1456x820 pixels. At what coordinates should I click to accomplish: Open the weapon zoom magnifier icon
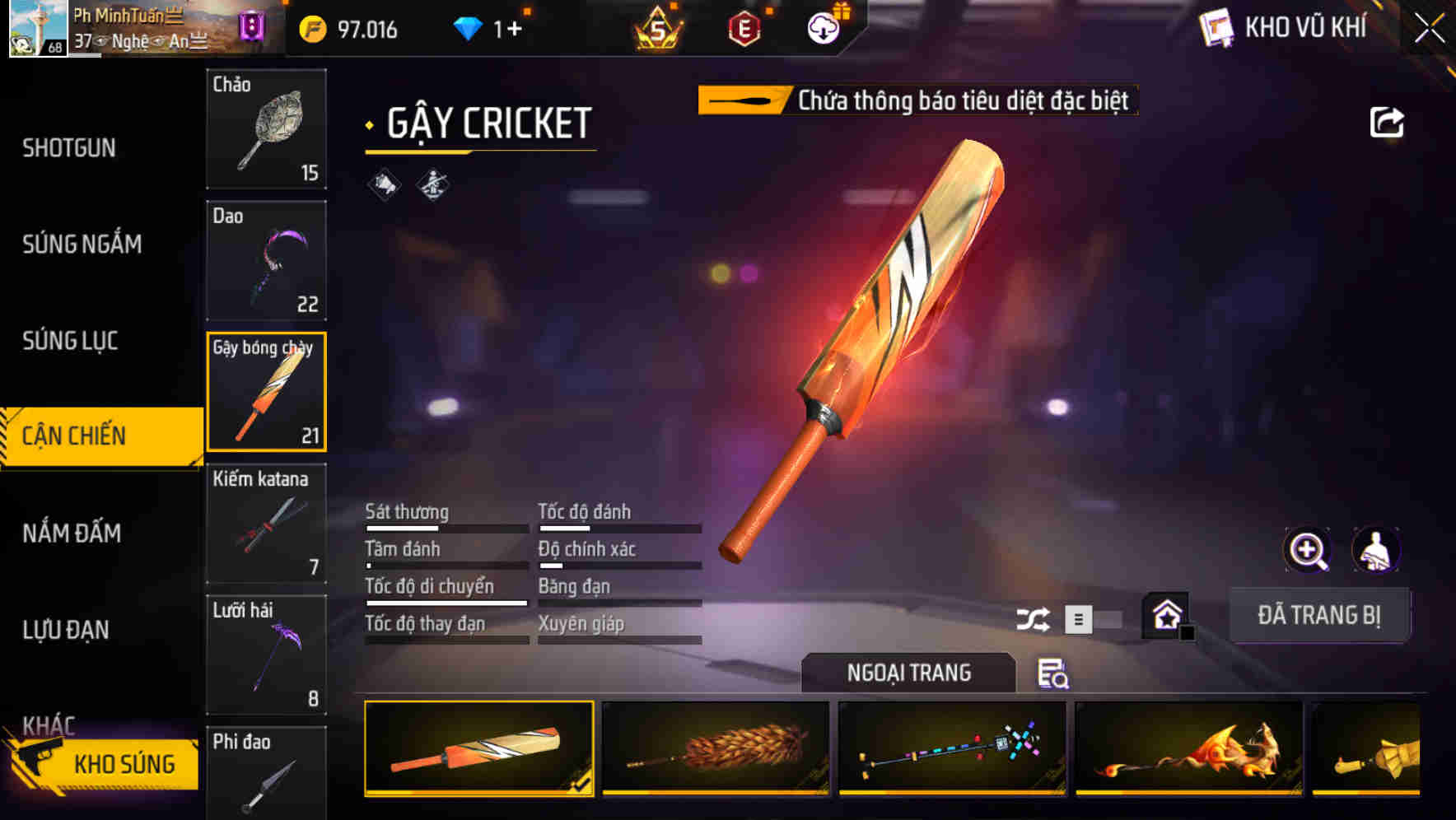point(1306,550)
